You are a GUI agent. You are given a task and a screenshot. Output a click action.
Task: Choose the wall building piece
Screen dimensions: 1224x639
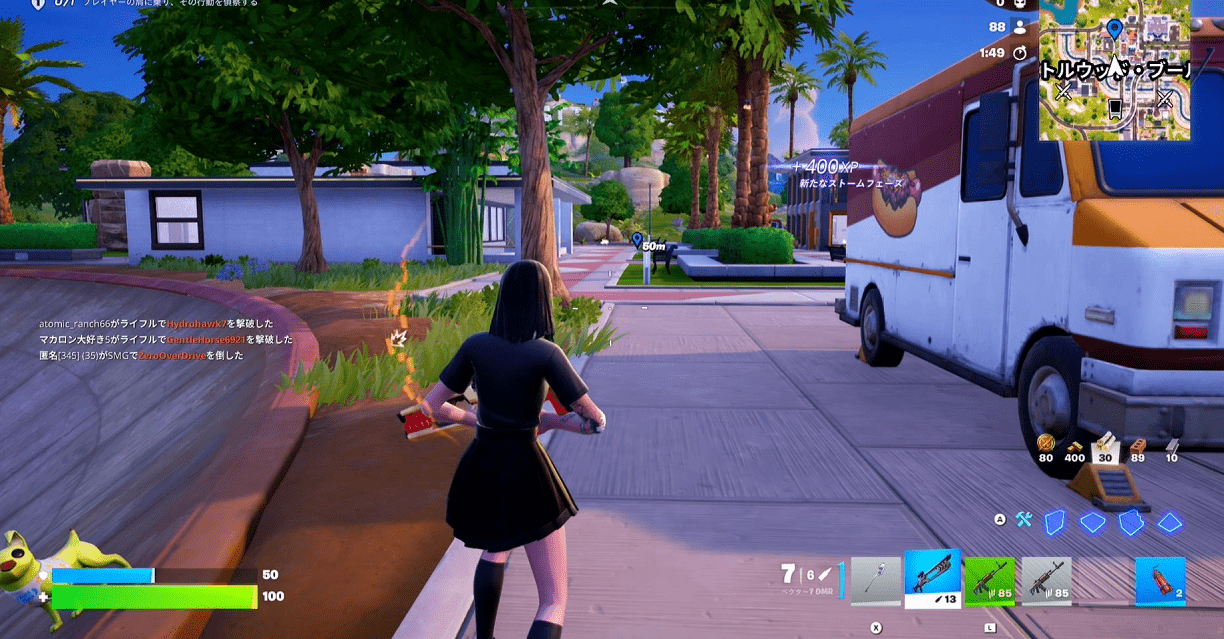point(1055,522)
